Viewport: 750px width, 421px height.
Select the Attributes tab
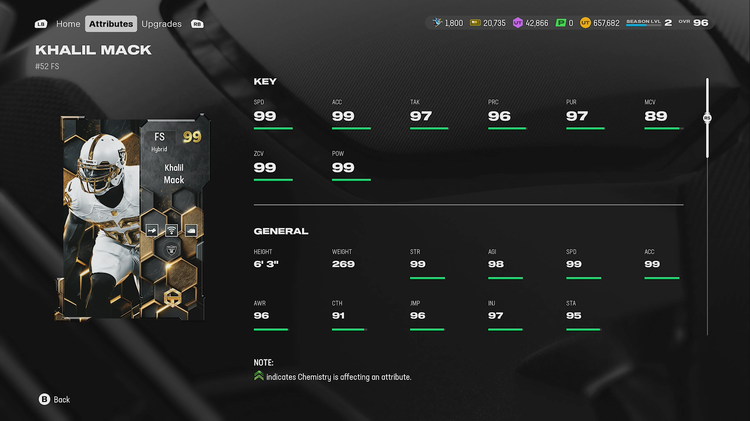pyautogui.click(x=111, y=23)
